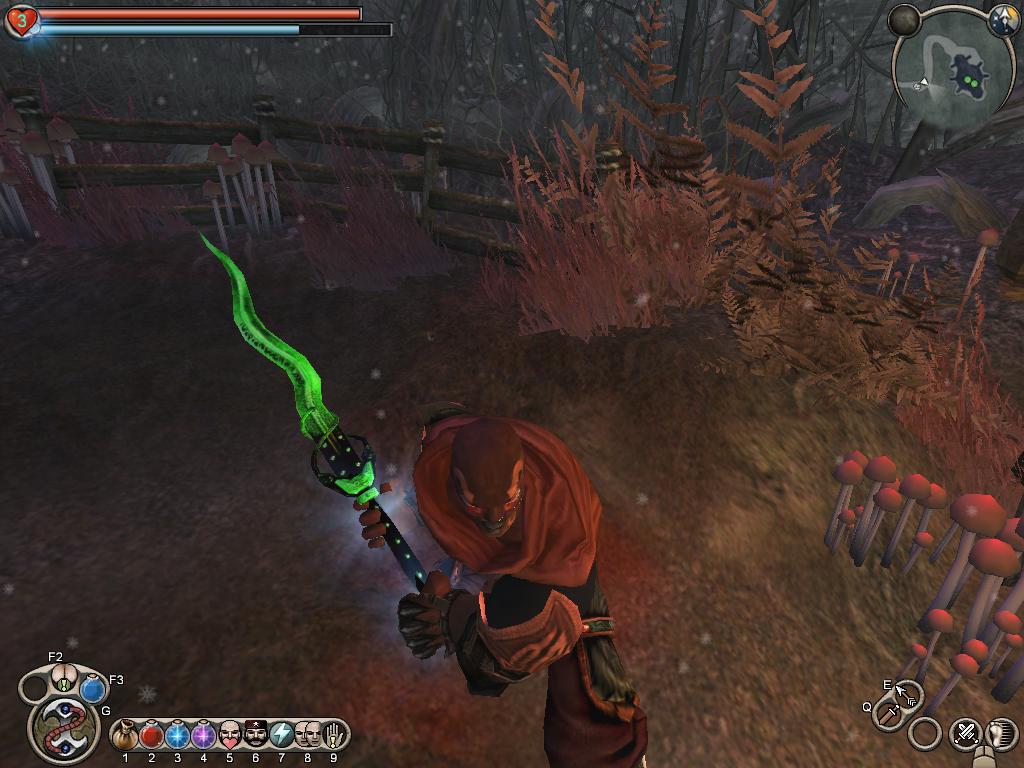The image size is (1024, 768).
Task: Select the two faces expression icon
Action: pos(308,735)
